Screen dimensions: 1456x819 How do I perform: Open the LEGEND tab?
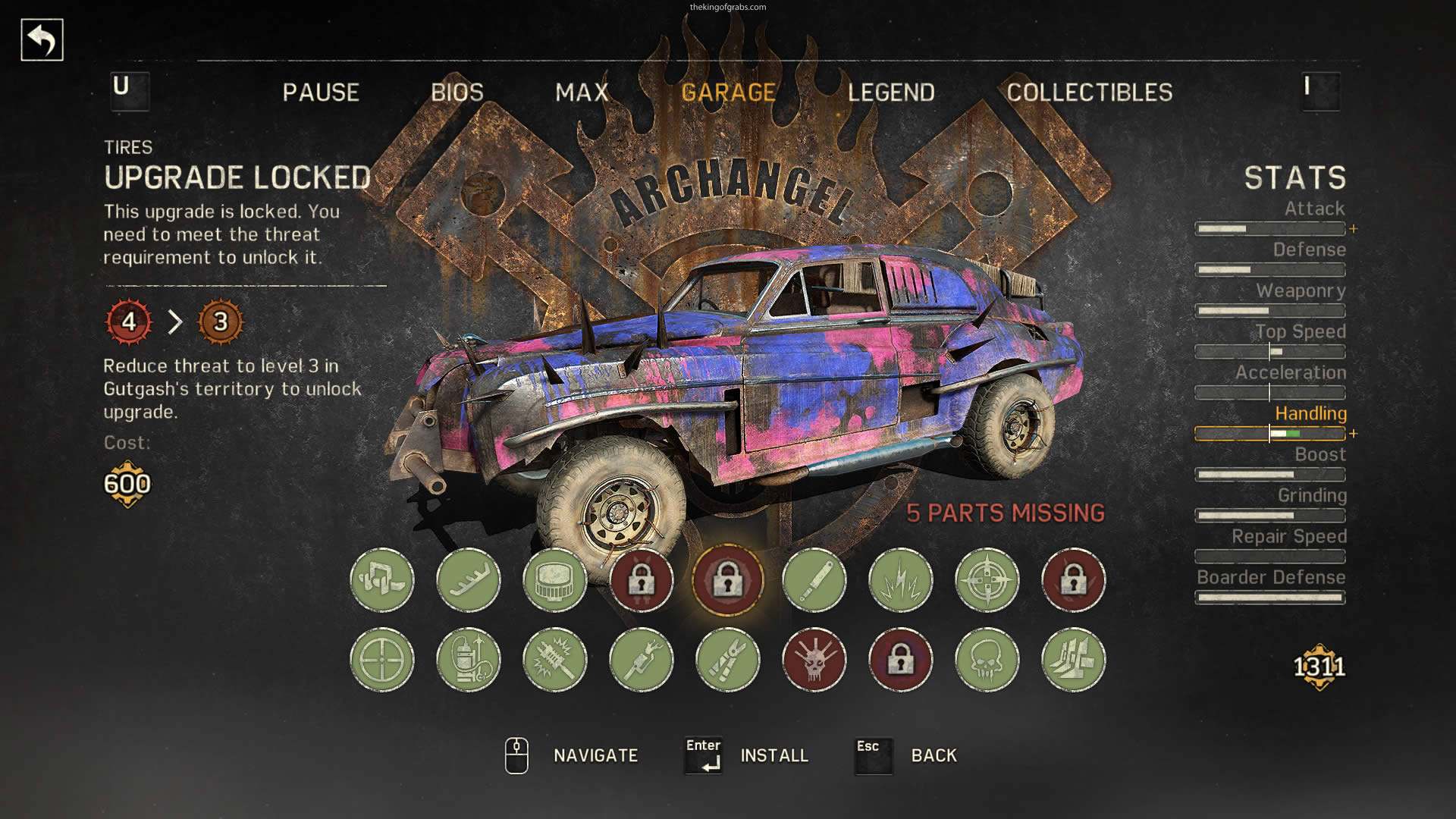point(891,93)
